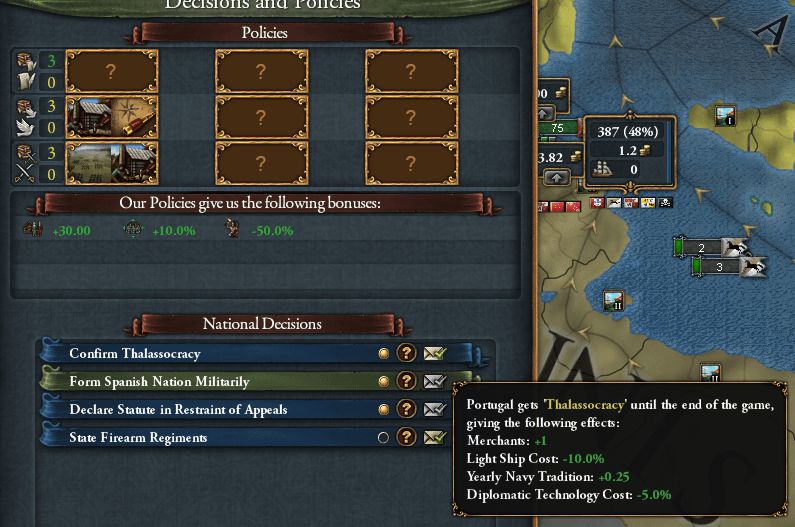Image resolution: width=795 pixels, height=527 pixels.
Task: Select the active diplomatic policy with compass
Action: (111, 117)
